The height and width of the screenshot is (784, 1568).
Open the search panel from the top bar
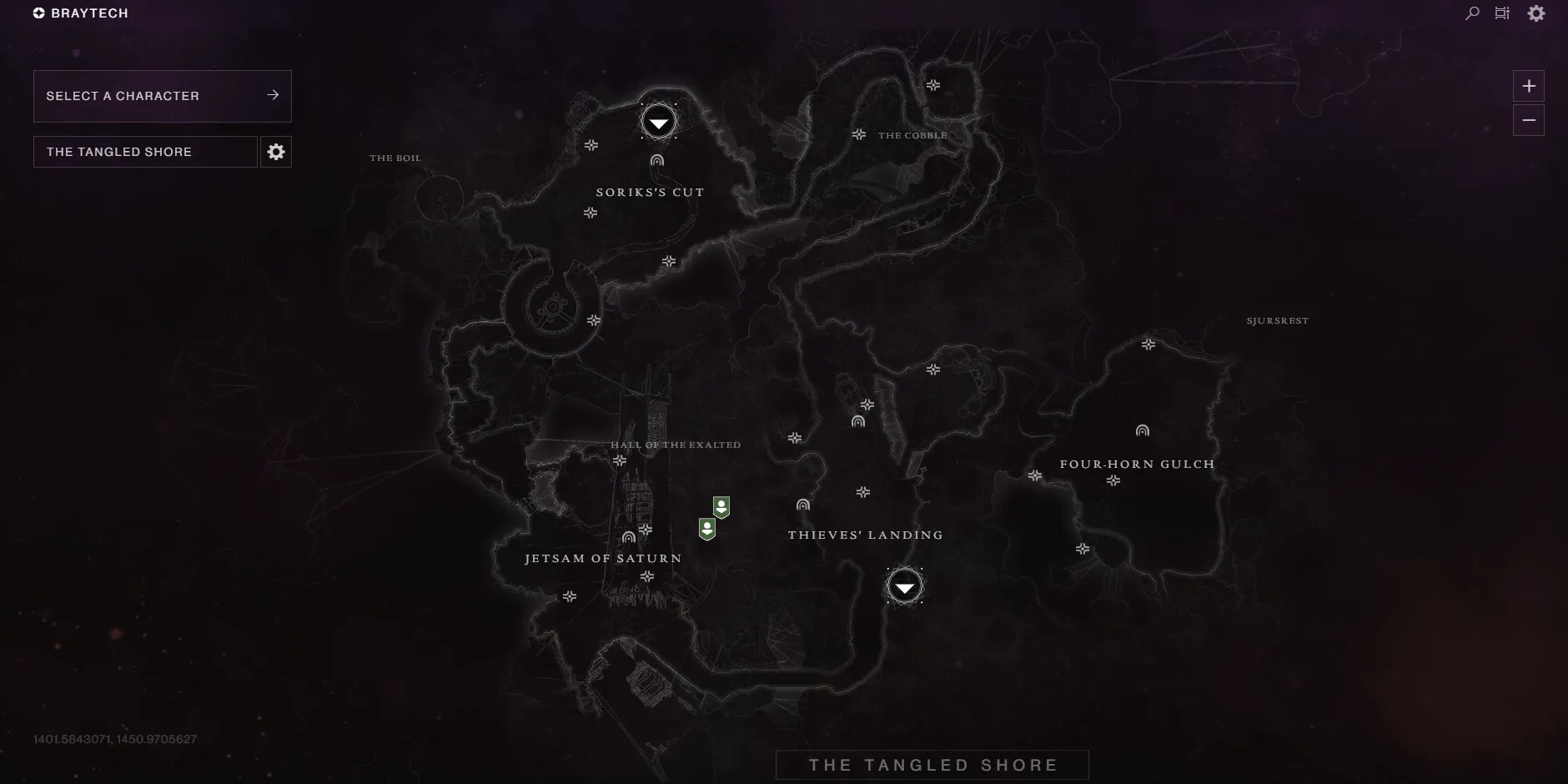point(1471,13)
